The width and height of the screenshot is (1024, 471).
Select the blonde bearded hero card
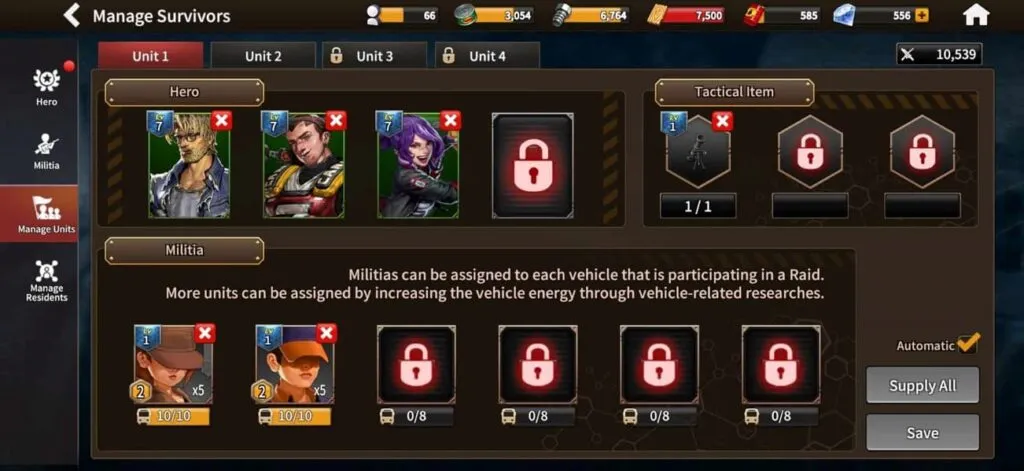click(x=188, y=168)
